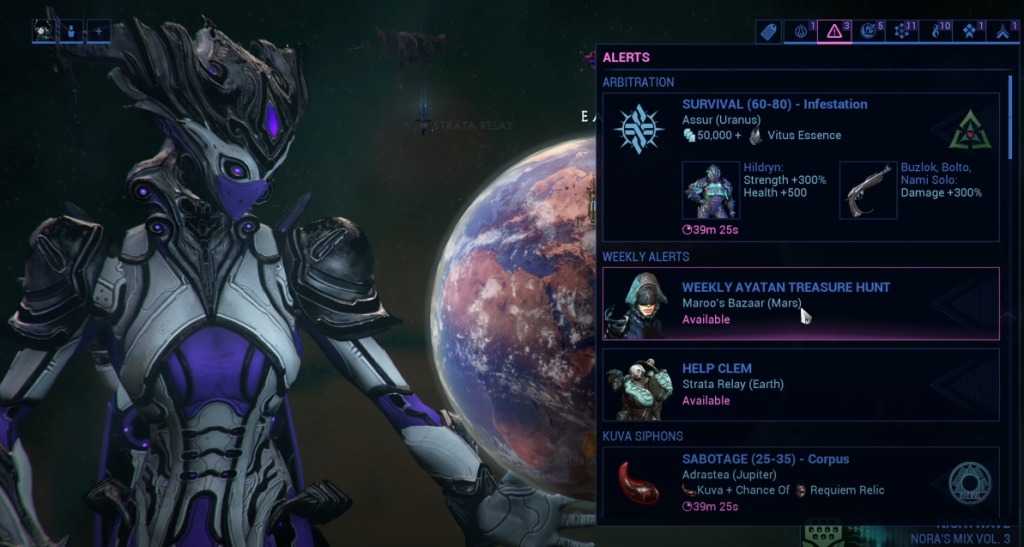This screenshot has width=1024, height=547.
Task: Choose the Help Clem weekly alert
Action: pyautogui.click(x=800, y=384)
